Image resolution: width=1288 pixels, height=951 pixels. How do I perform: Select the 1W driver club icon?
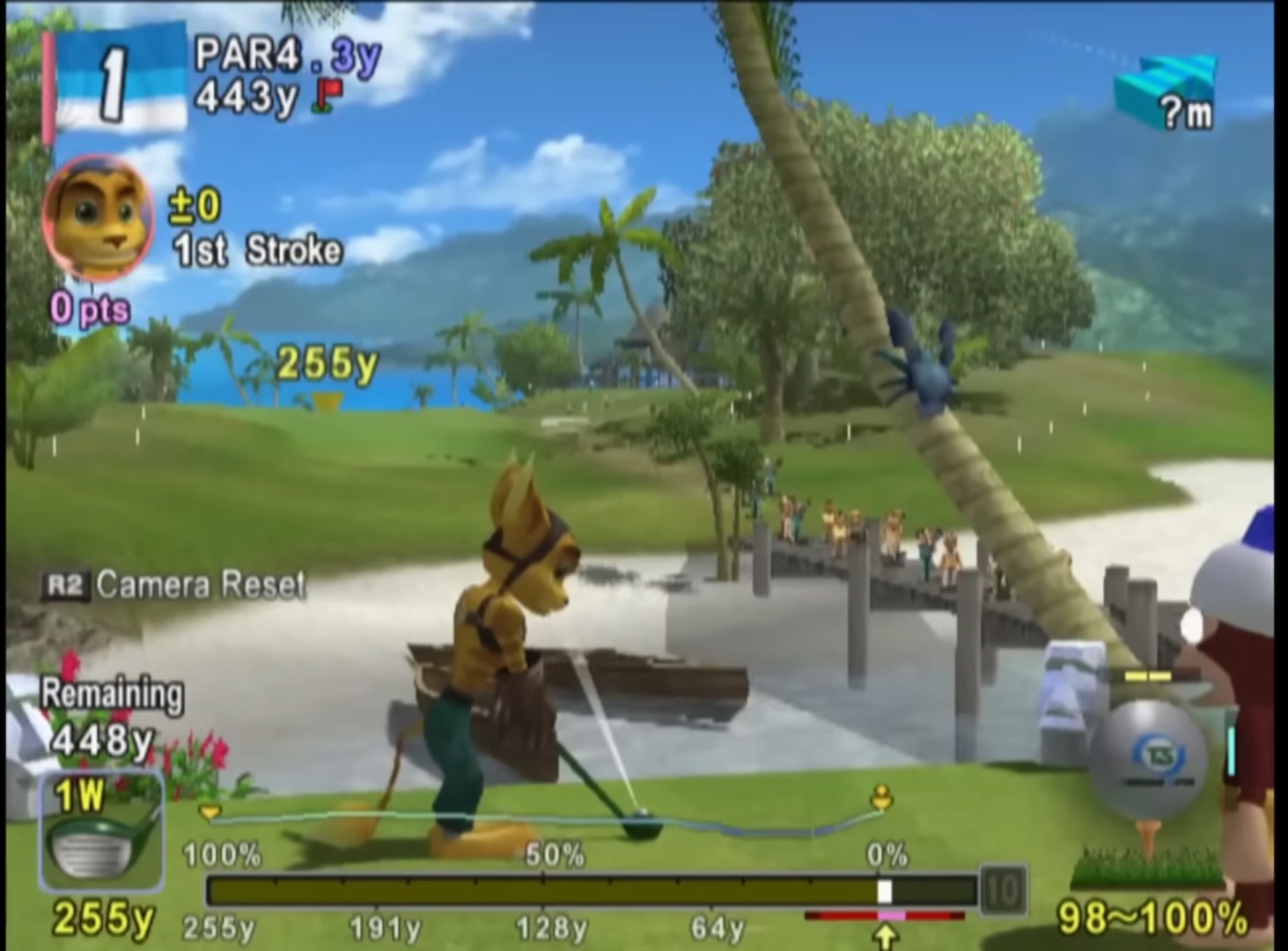coord(100,832)
